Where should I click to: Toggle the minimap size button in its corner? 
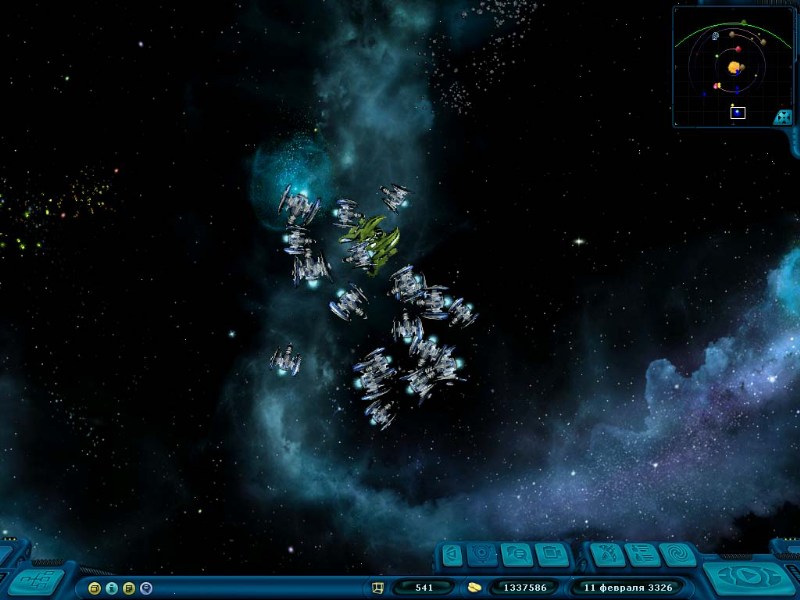pos(784,116)
